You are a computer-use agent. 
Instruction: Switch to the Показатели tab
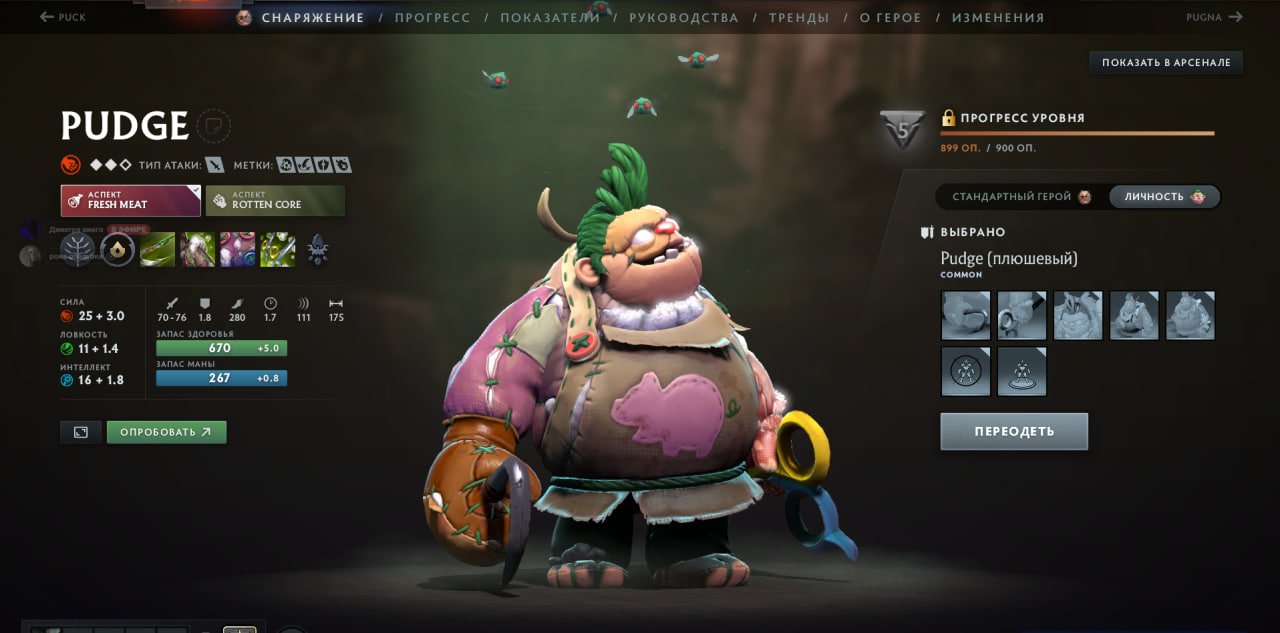[x=550, y=18]
